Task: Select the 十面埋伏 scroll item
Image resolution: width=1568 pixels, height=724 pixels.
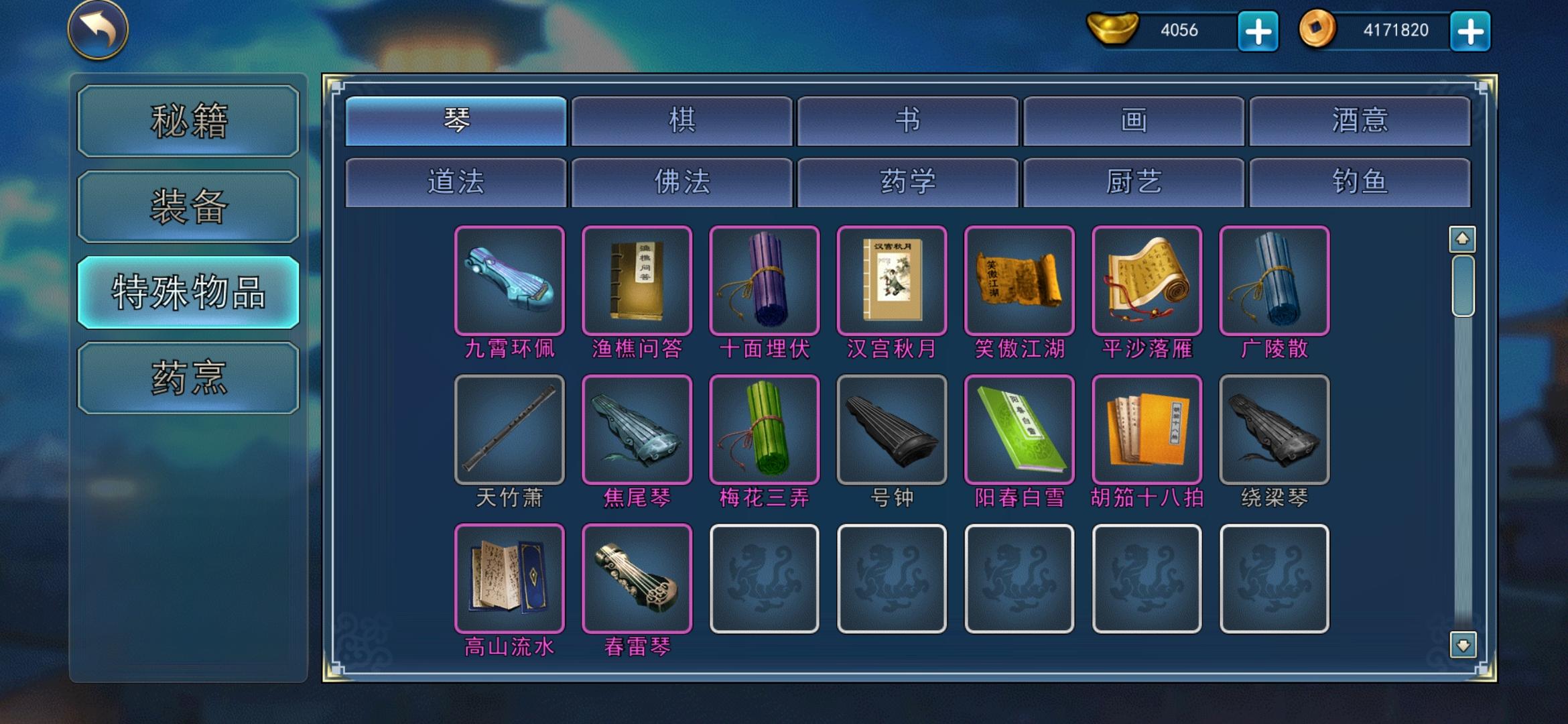Action: [x=764, y=282]
